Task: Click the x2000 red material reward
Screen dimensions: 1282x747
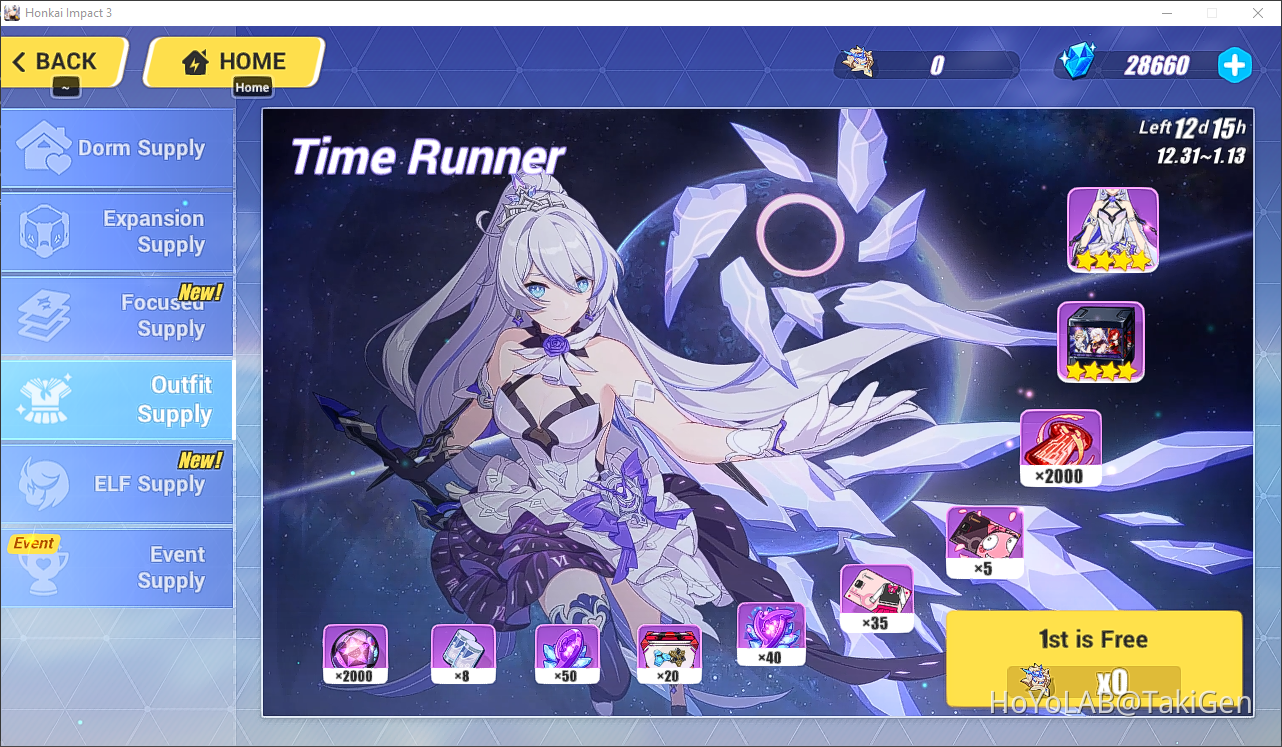Action: [x=1060, y=440]
